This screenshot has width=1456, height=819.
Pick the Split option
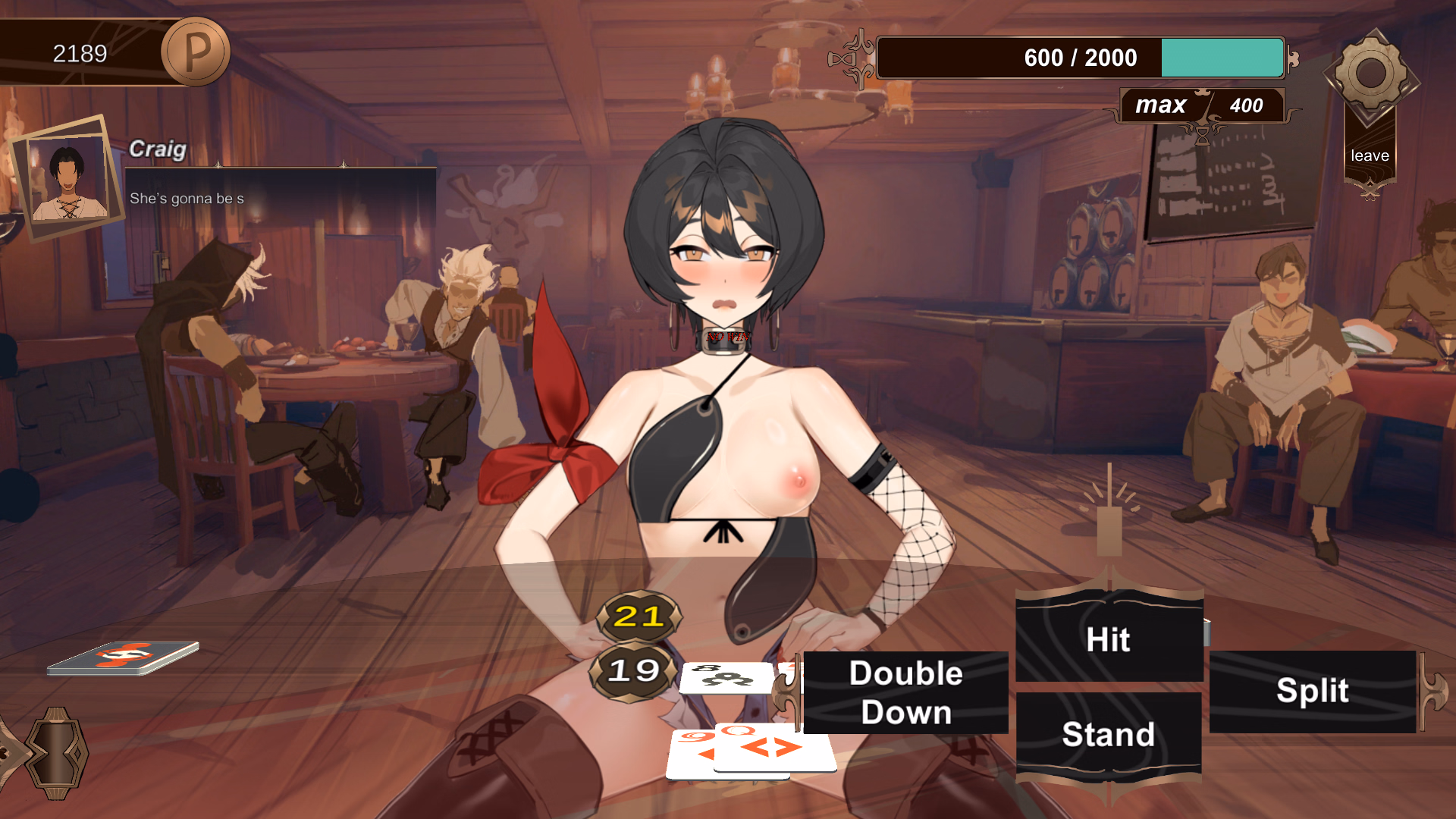coord(1313,691)
